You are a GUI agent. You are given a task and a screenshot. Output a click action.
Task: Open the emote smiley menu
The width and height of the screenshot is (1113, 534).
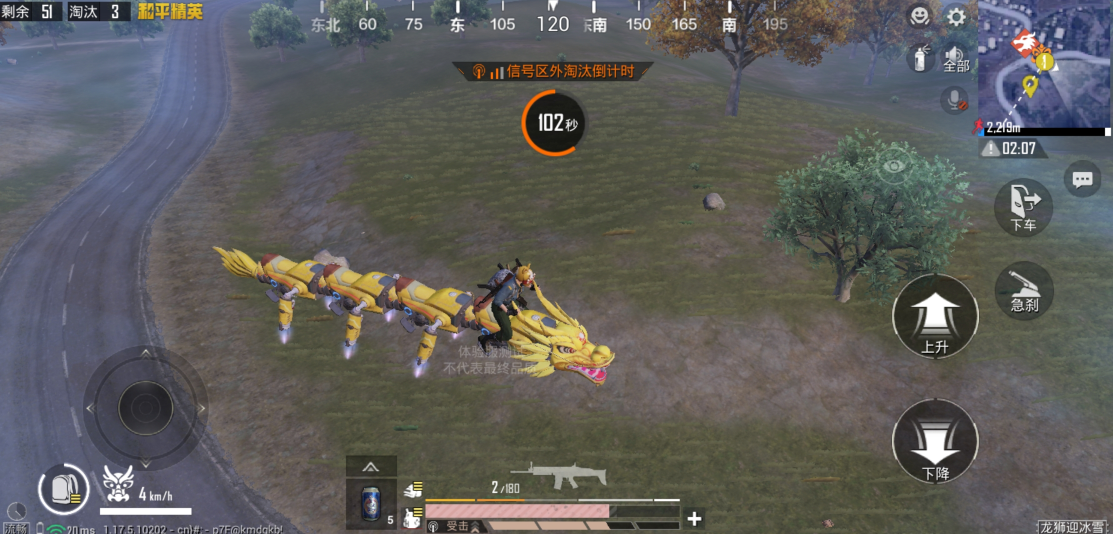coord(919,16)
